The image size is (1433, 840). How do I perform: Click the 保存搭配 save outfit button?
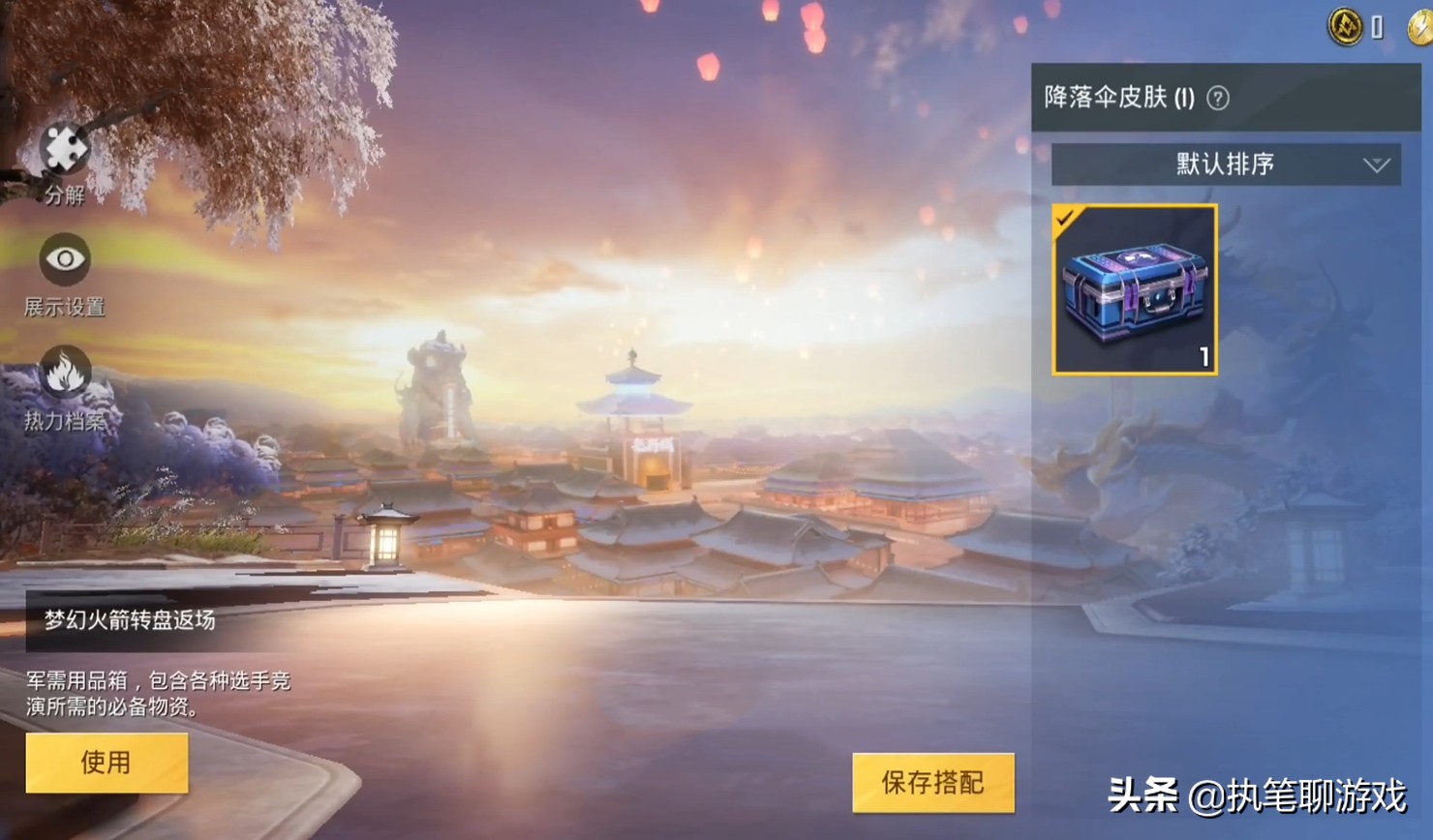click(931, 783)
